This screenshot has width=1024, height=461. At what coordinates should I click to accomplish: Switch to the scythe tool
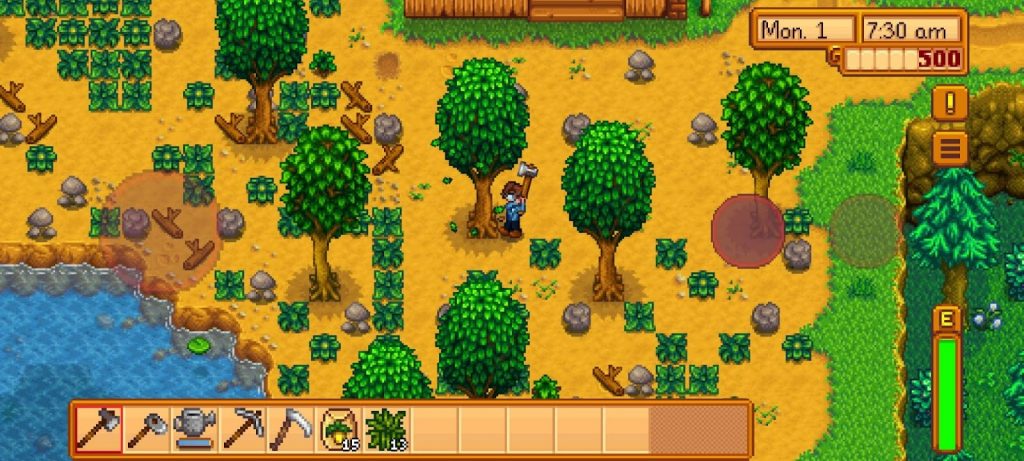[x=290, y=428]
